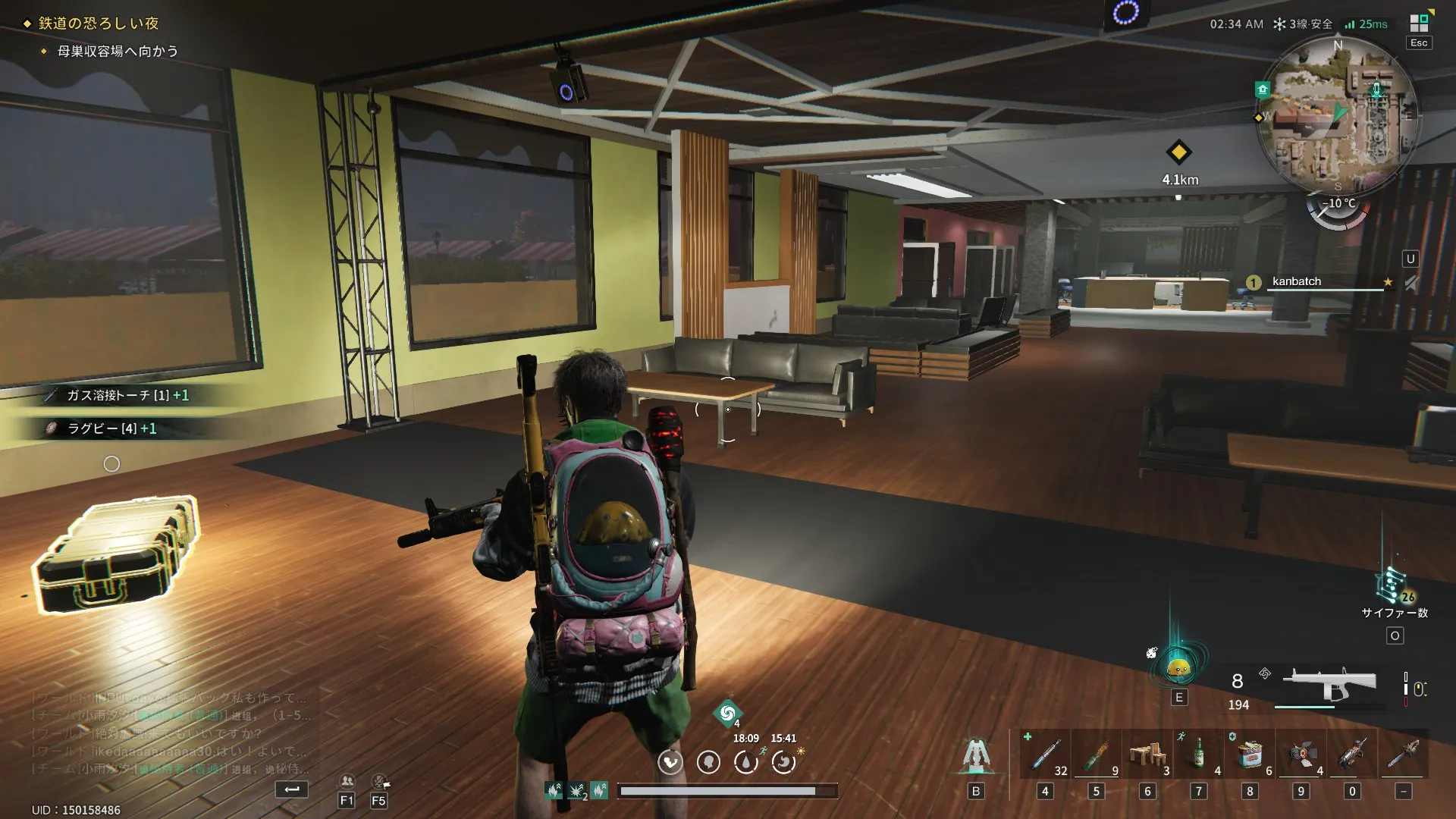Toggle the muted microphone icon

(x=379, y=781)
